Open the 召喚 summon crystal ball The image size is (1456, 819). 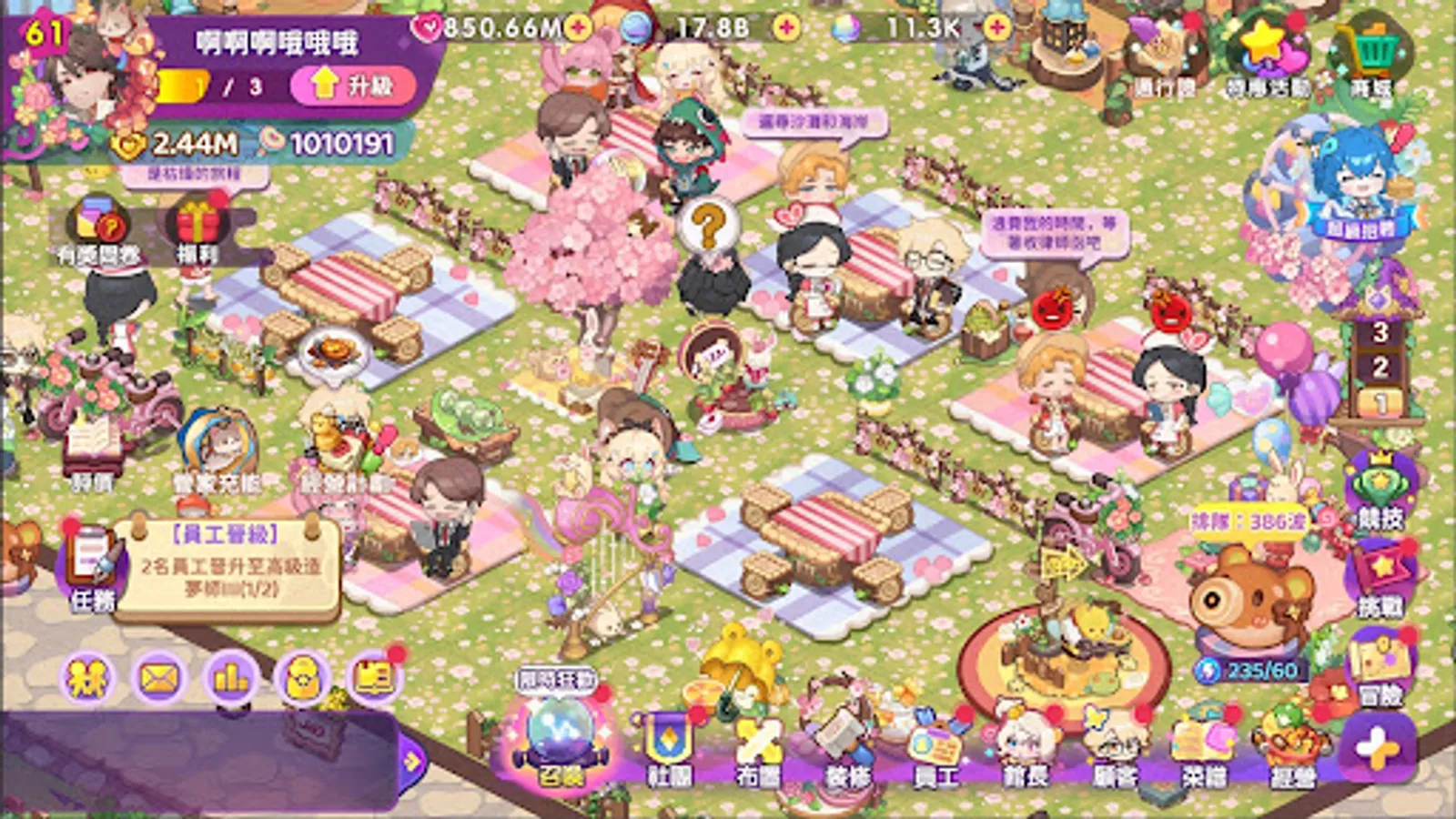[560, 735]
